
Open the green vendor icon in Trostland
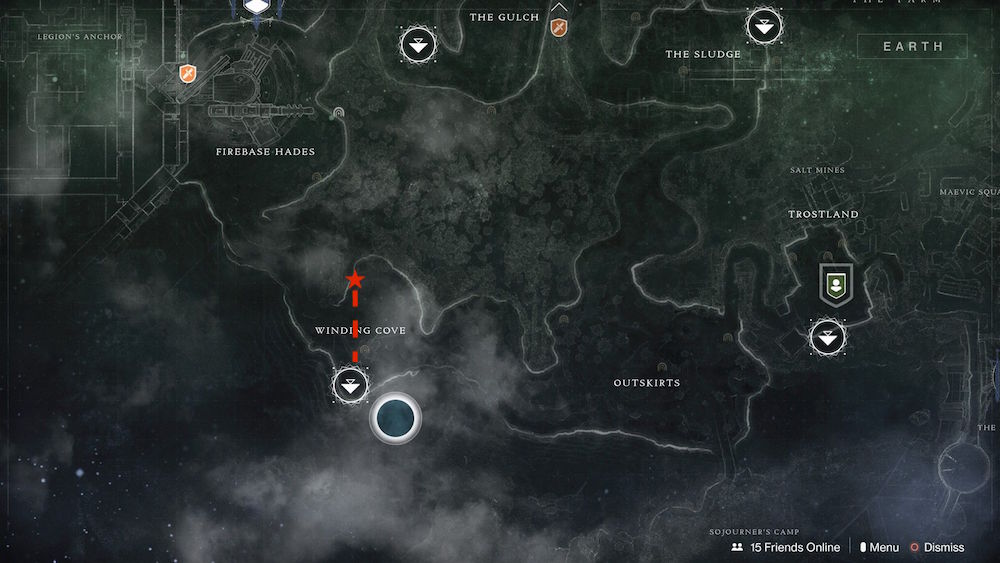click(833, 285)
